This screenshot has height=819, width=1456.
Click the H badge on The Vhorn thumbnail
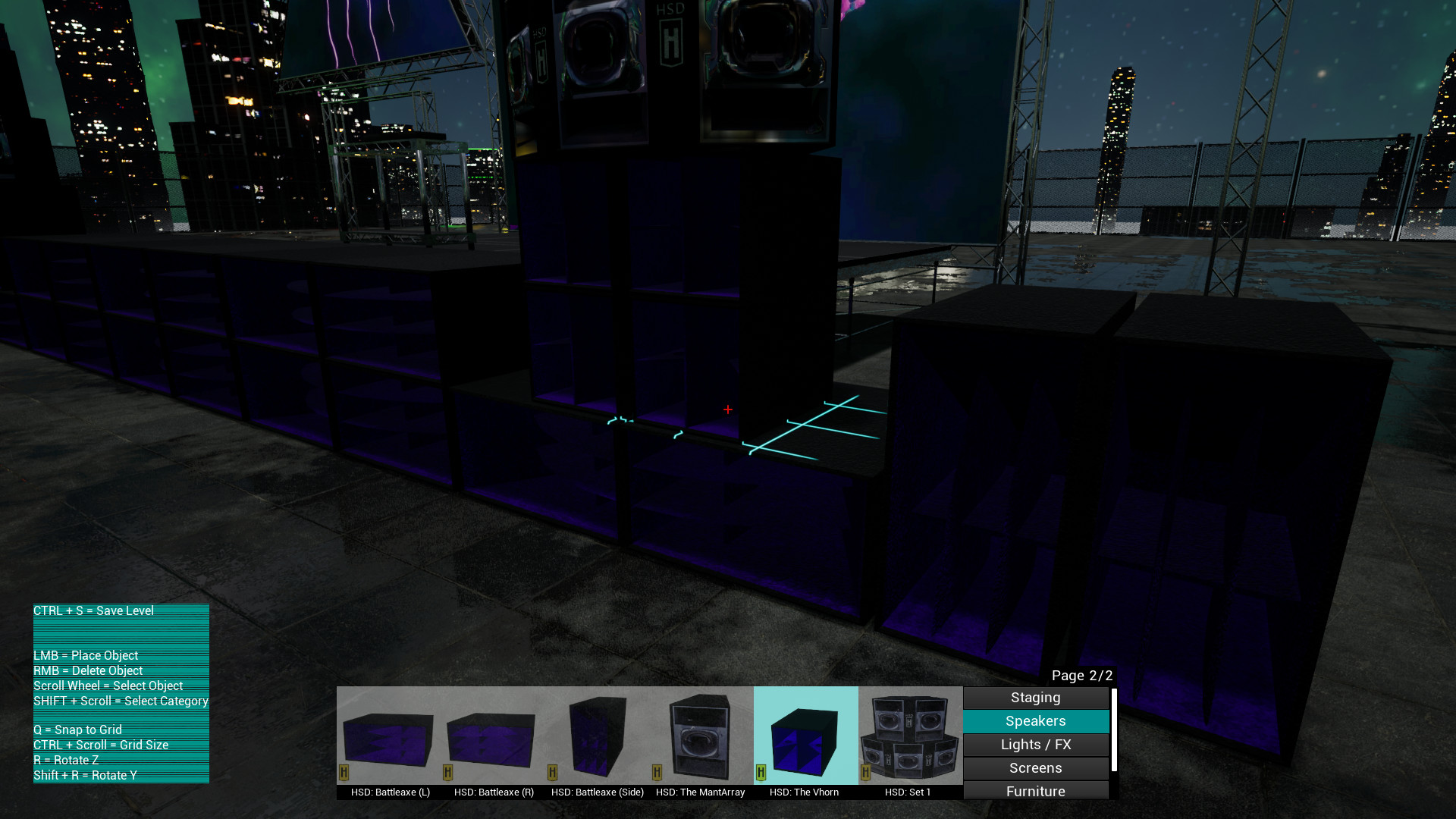tap(761, 772)
